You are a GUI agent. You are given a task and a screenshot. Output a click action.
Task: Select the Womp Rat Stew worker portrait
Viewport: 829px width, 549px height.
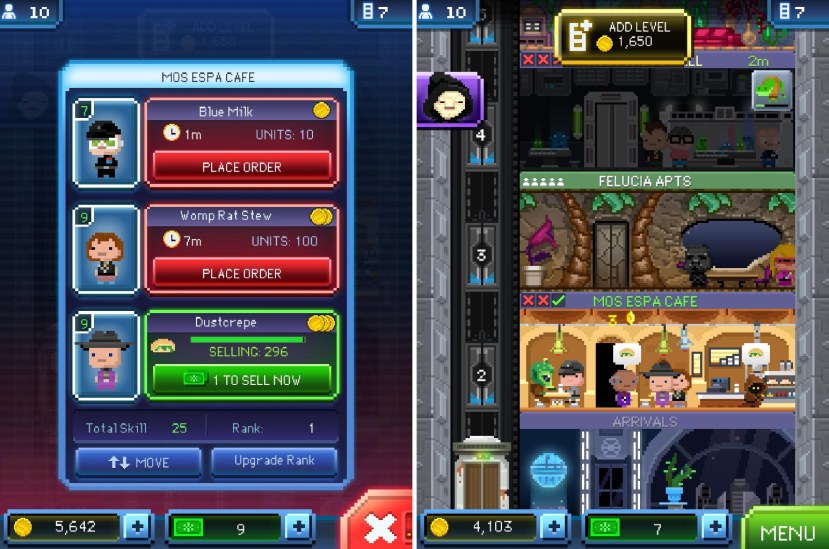click(x=104, y=250)
